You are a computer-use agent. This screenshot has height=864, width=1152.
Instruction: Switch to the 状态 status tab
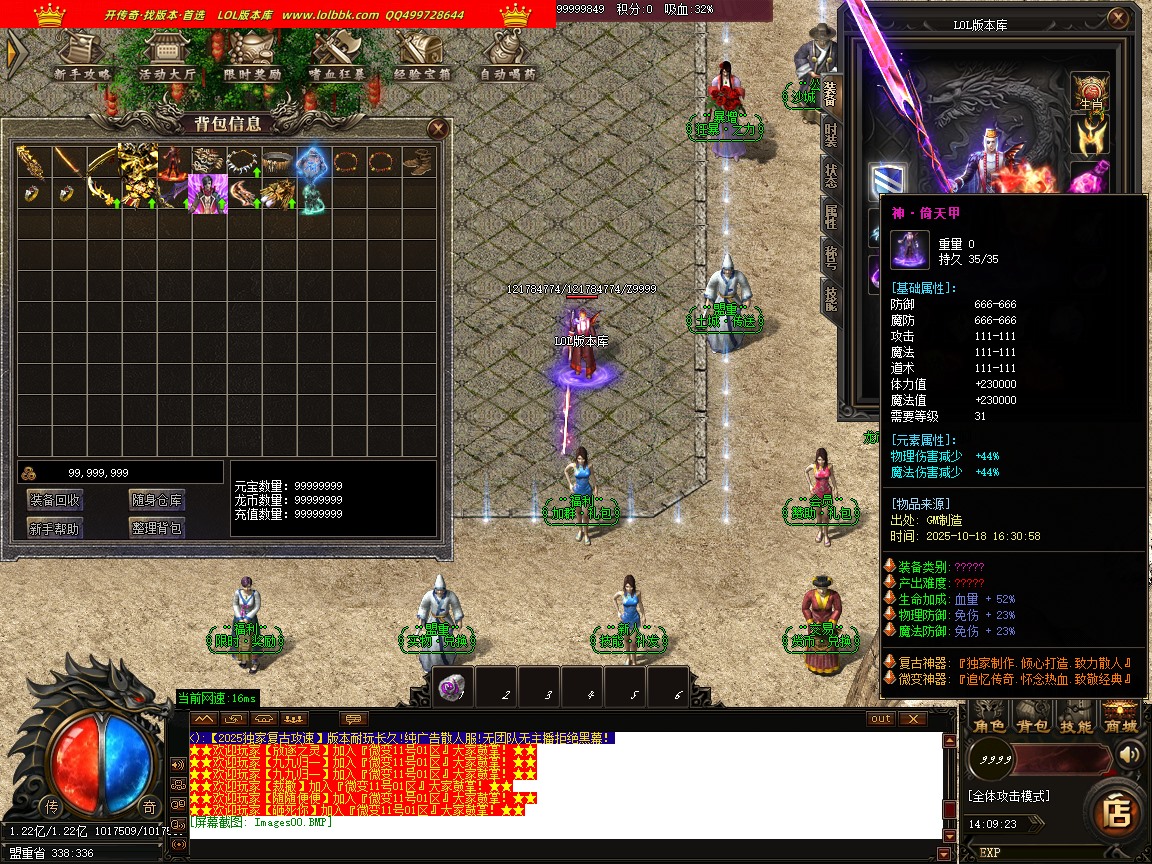(831, 178)
